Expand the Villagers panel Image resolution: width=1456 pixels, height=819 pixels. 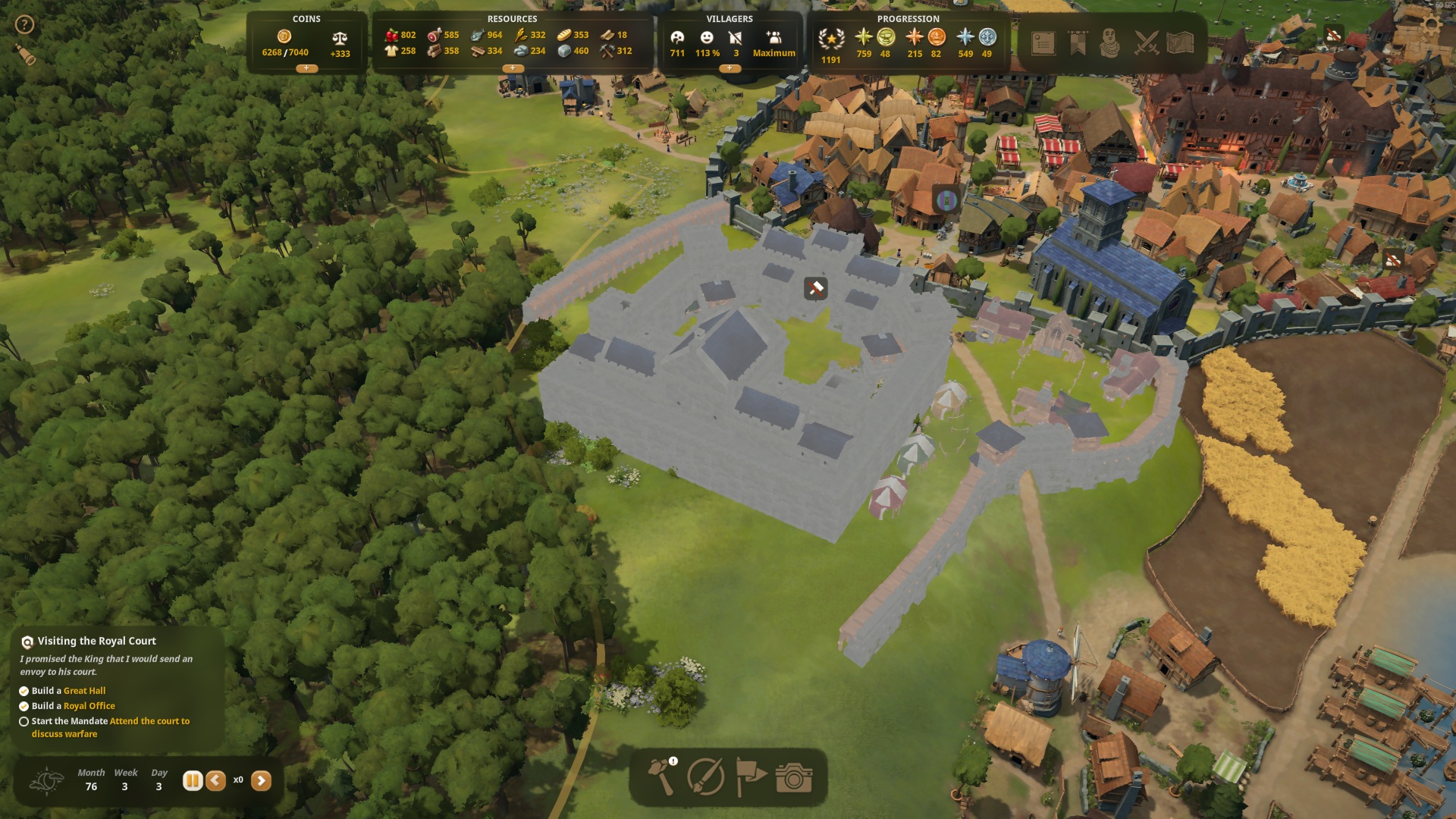click(730, 68)
